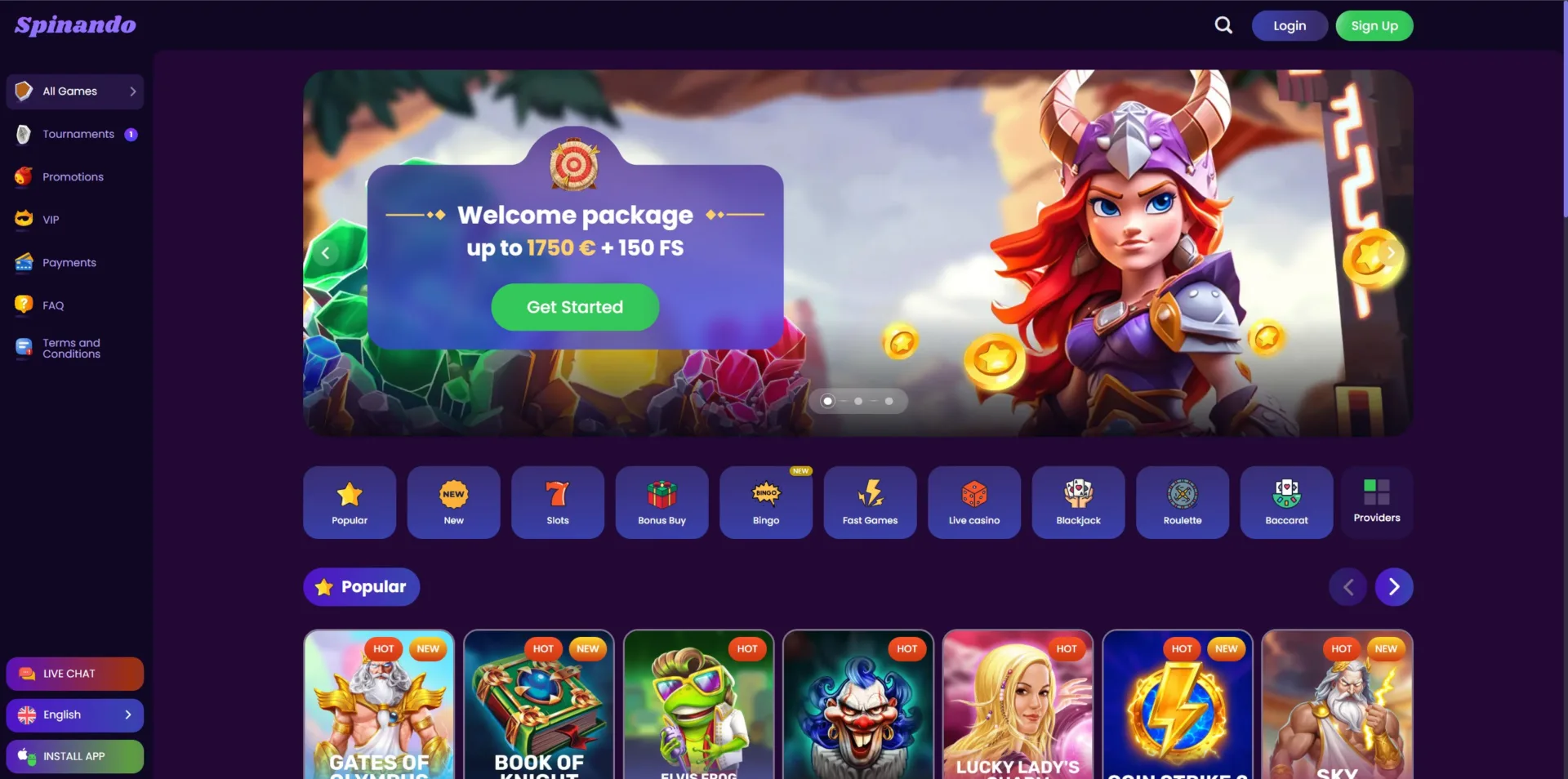Open the Tournaments page
The image size is (1568, 779).
[78, 134]
